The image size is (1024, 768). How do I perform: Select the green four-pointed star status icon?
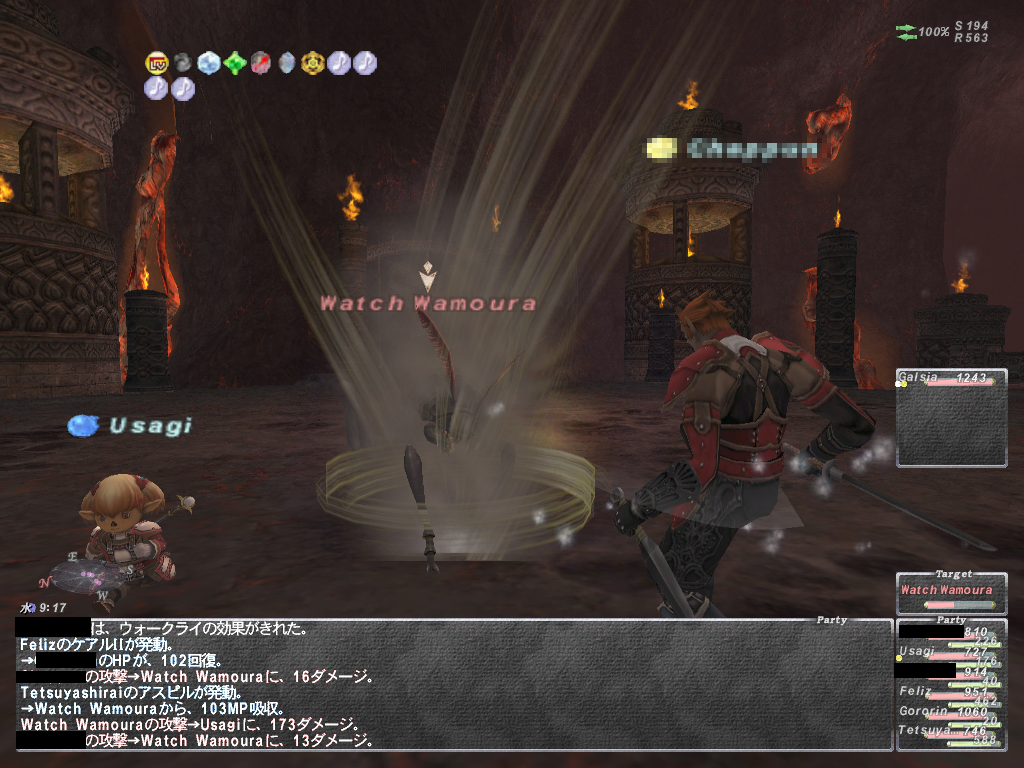pos(234,63)
